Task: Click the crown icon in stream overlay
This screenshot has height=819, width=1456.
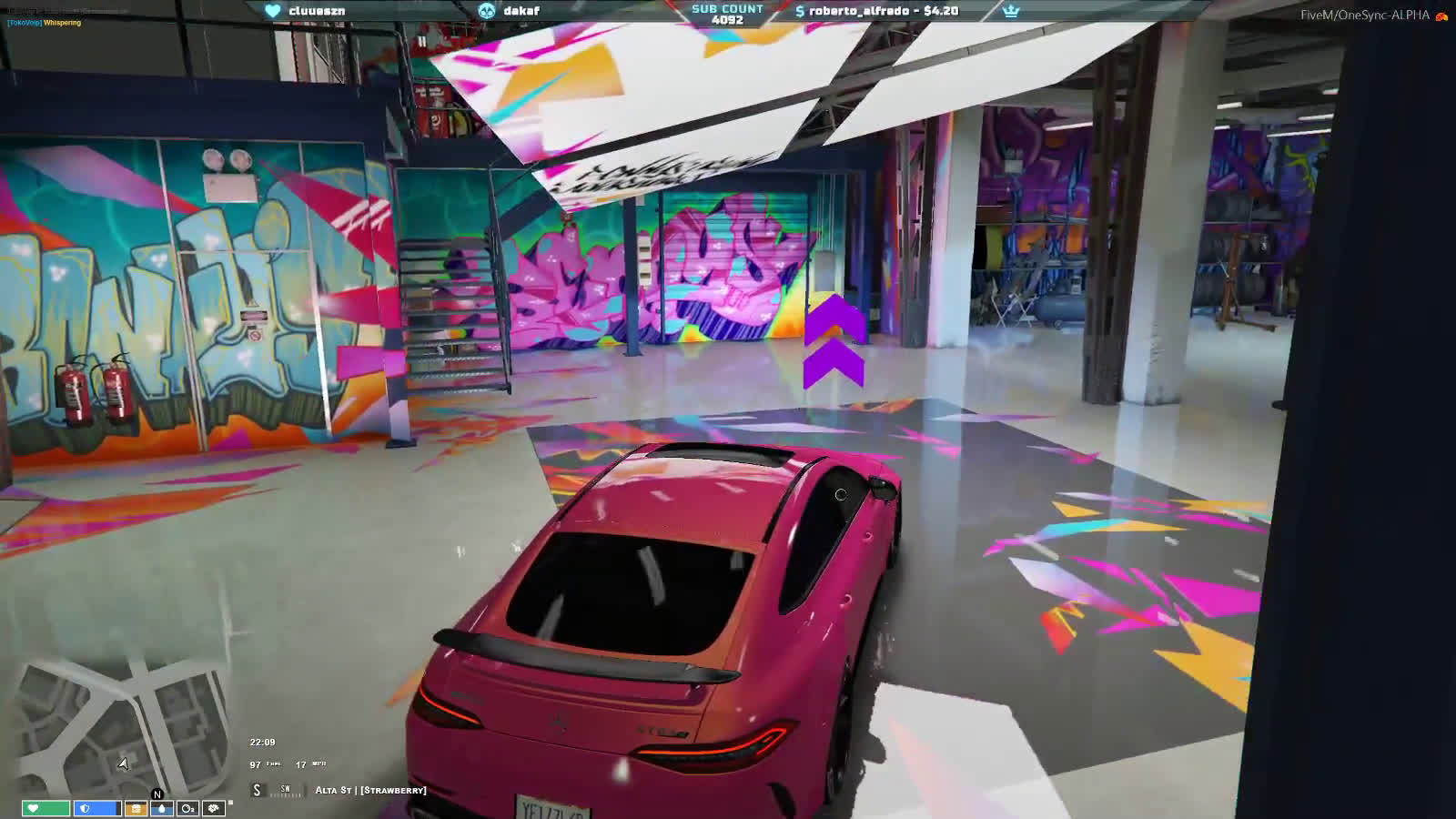Action: 1011,11
